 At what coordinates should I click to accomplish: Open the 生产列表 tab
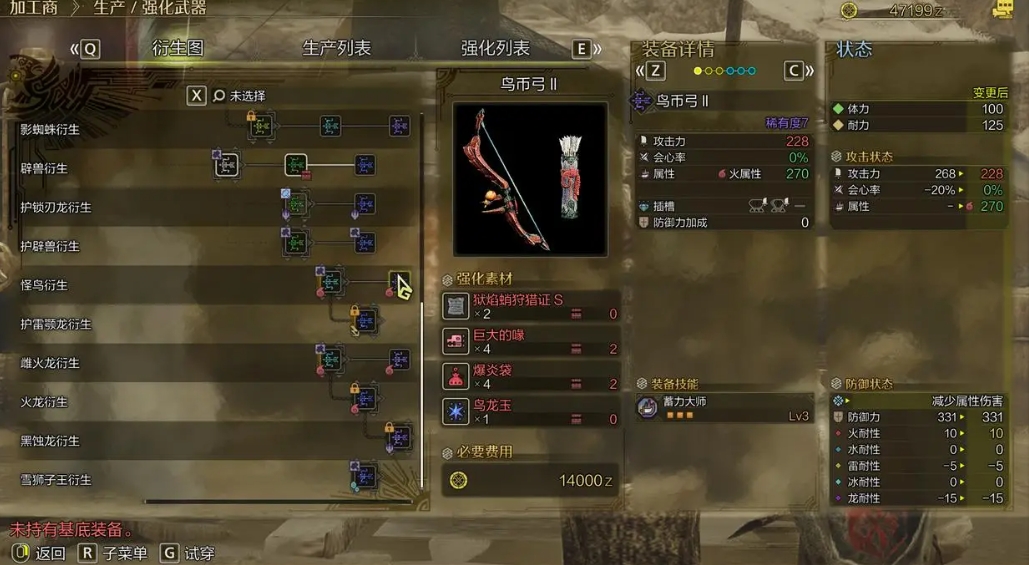click(x=336, y=48)
